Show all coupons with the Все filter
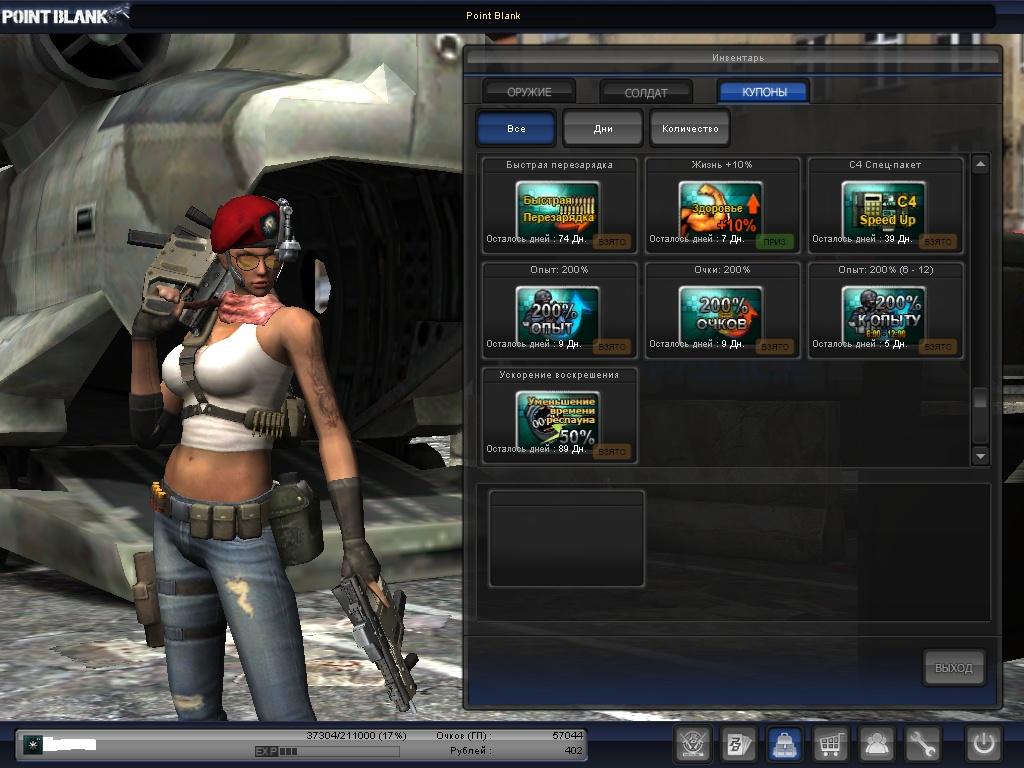Screen dimensions: 1024x768 coord(516,129)
